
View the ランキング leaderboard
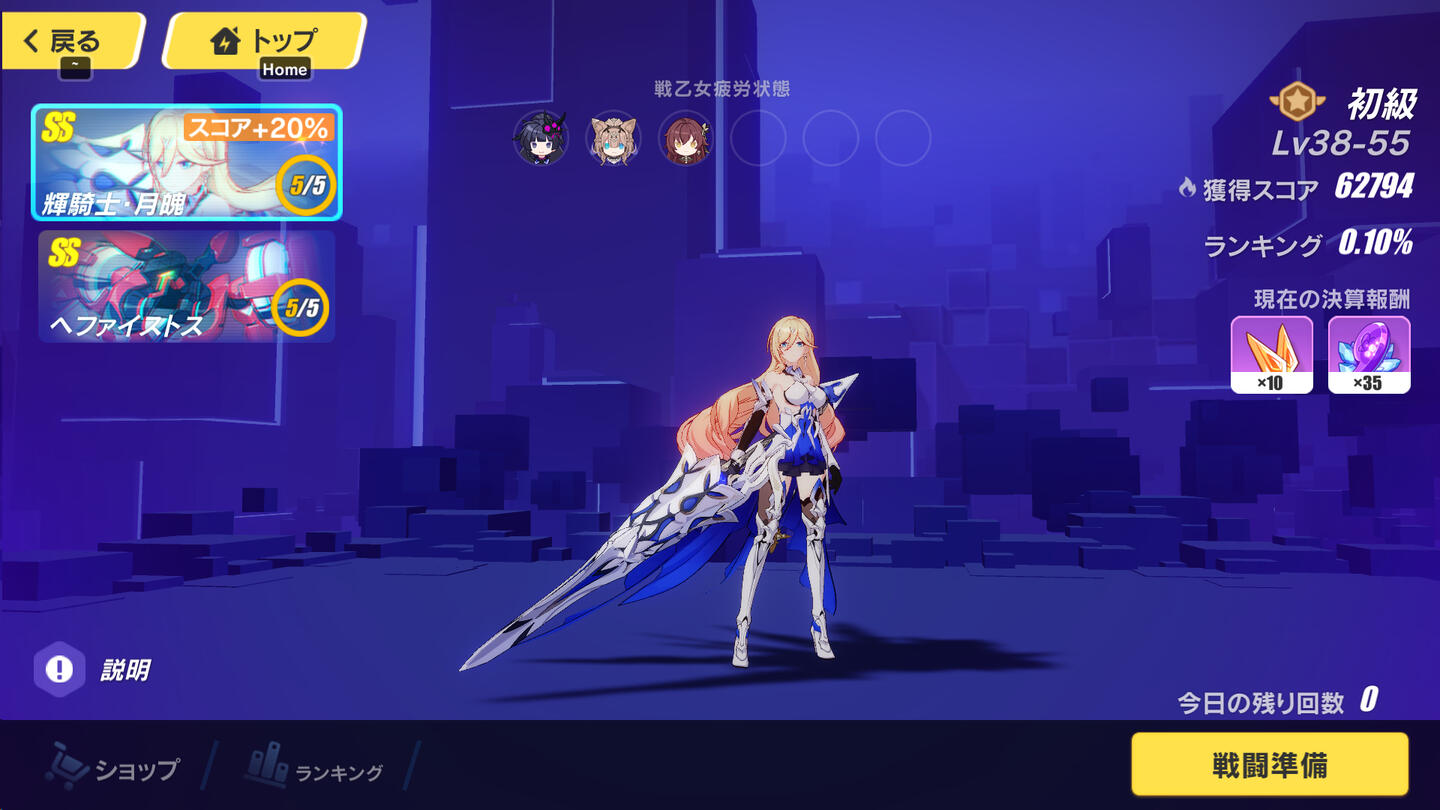315,768
